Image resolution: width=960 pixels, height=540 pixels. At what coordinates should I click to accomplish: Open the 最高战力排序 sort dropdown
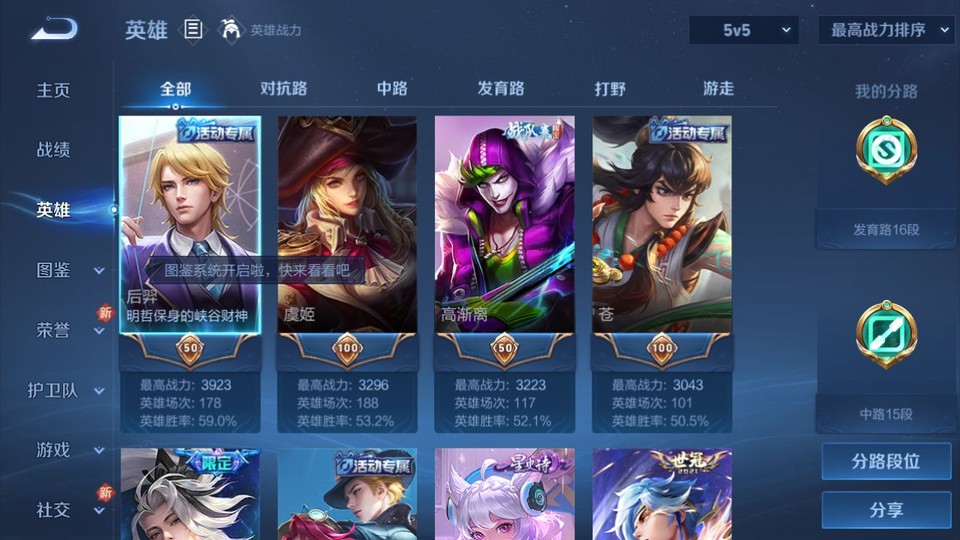click(886, 30)
